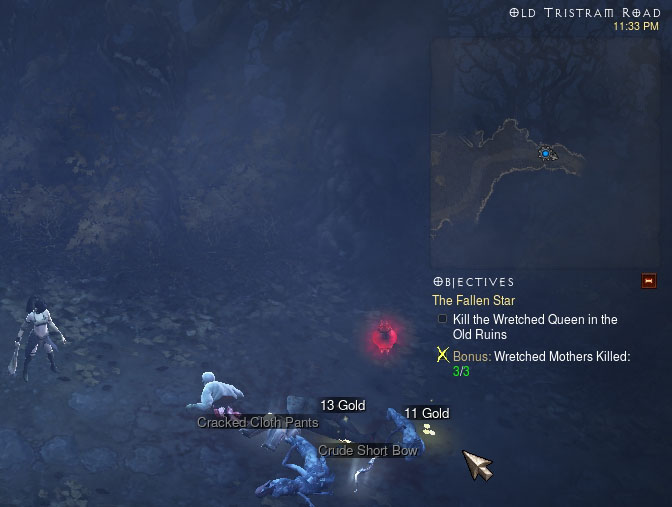Pick up the Cracked Cloth Pants label
Screen dimensions: 672x507
click(257, 422)
